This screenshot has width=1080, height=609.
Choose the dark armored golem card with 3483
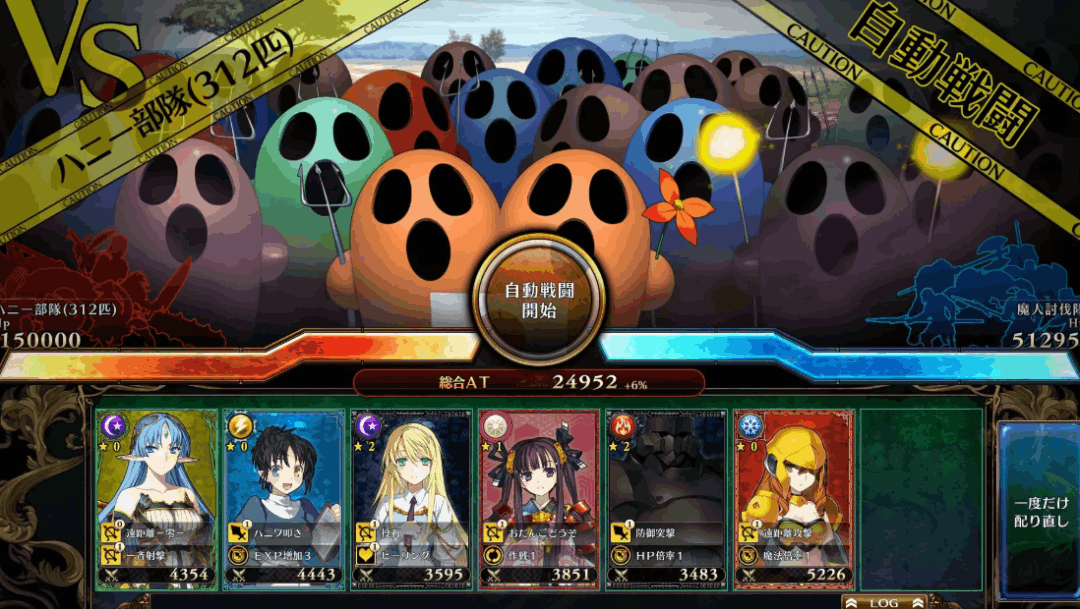coord(666,497)
